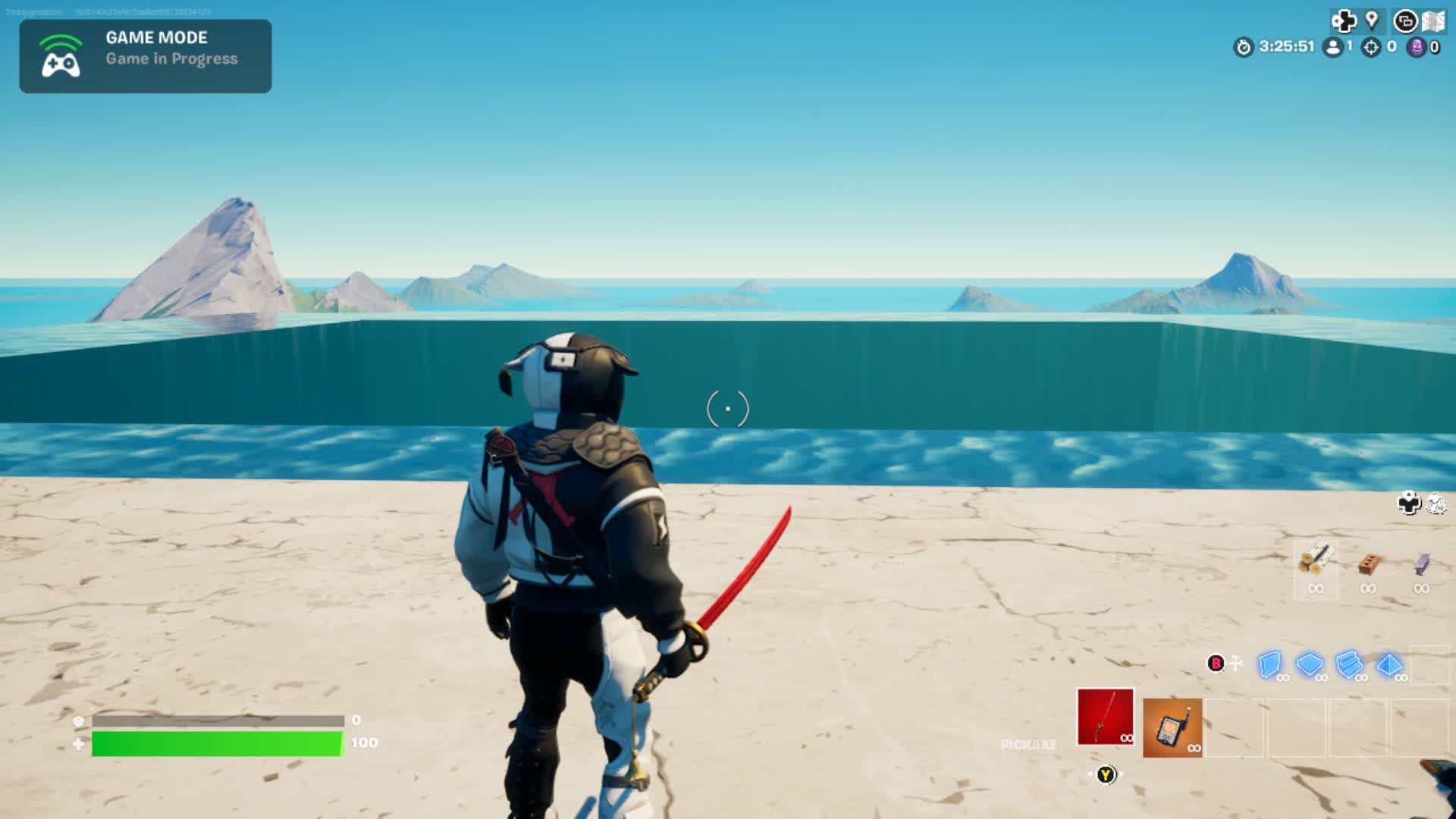Image resolution: width=1456 pixels, height=819 pixels.
Task: Click the Y button slot-switch prompt
Action: (x=1105, y=775)
